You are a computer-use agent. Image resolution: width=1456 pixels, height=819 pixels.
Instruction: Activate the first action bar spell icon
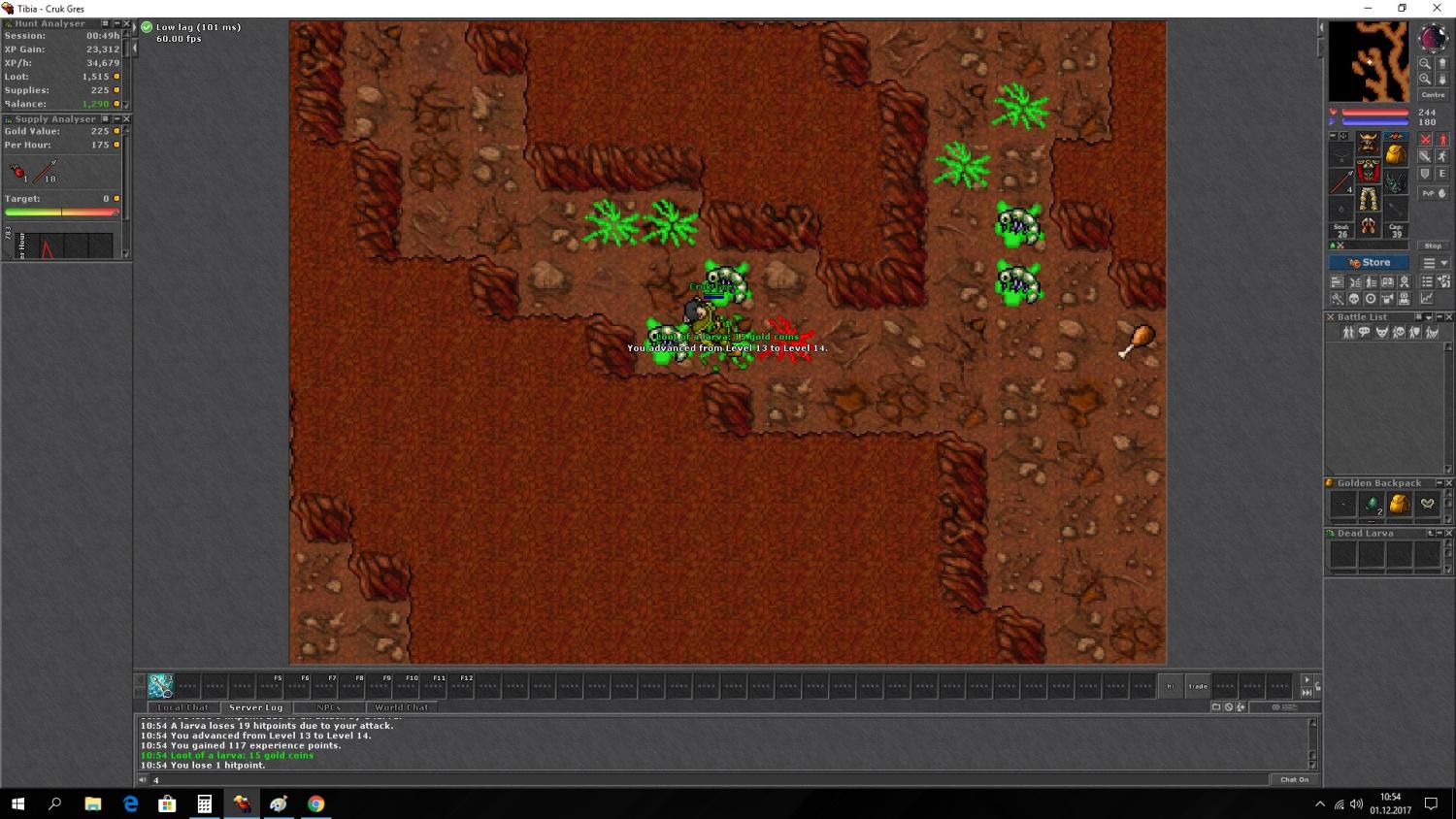tap(161, 686)
